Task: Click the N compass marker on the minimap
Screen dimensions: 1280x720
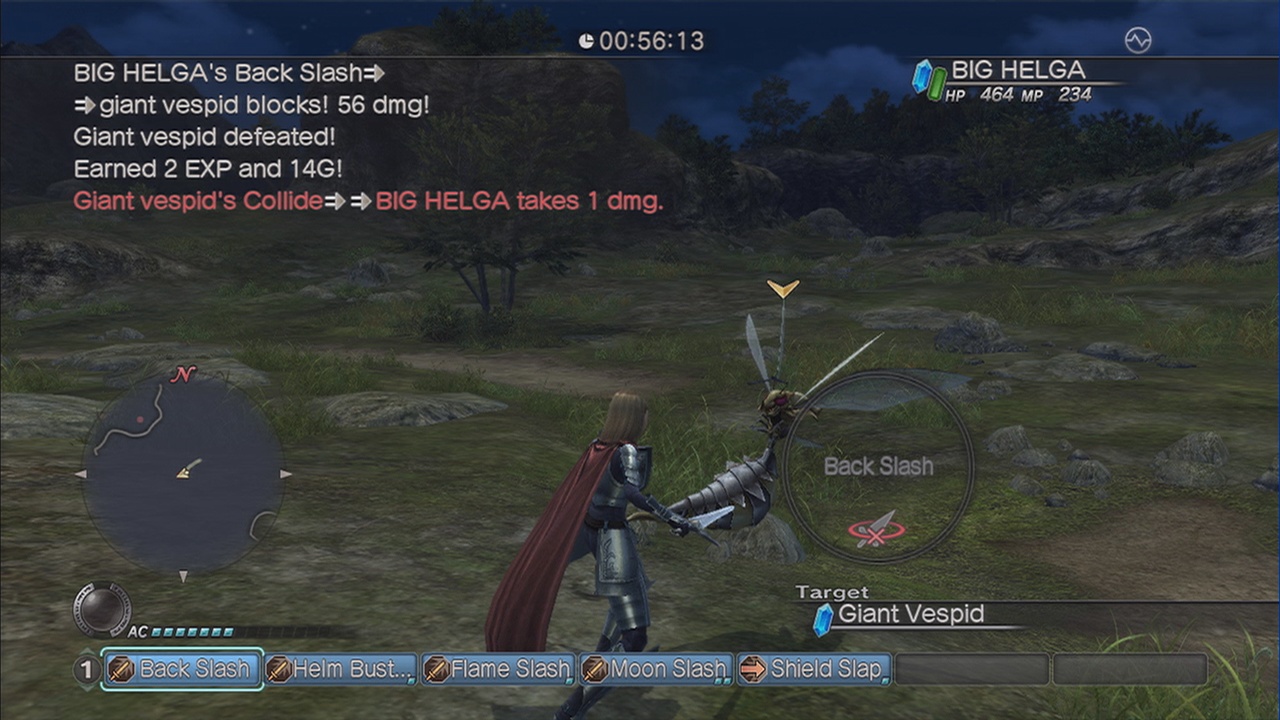Action: (x=183, y=376)
